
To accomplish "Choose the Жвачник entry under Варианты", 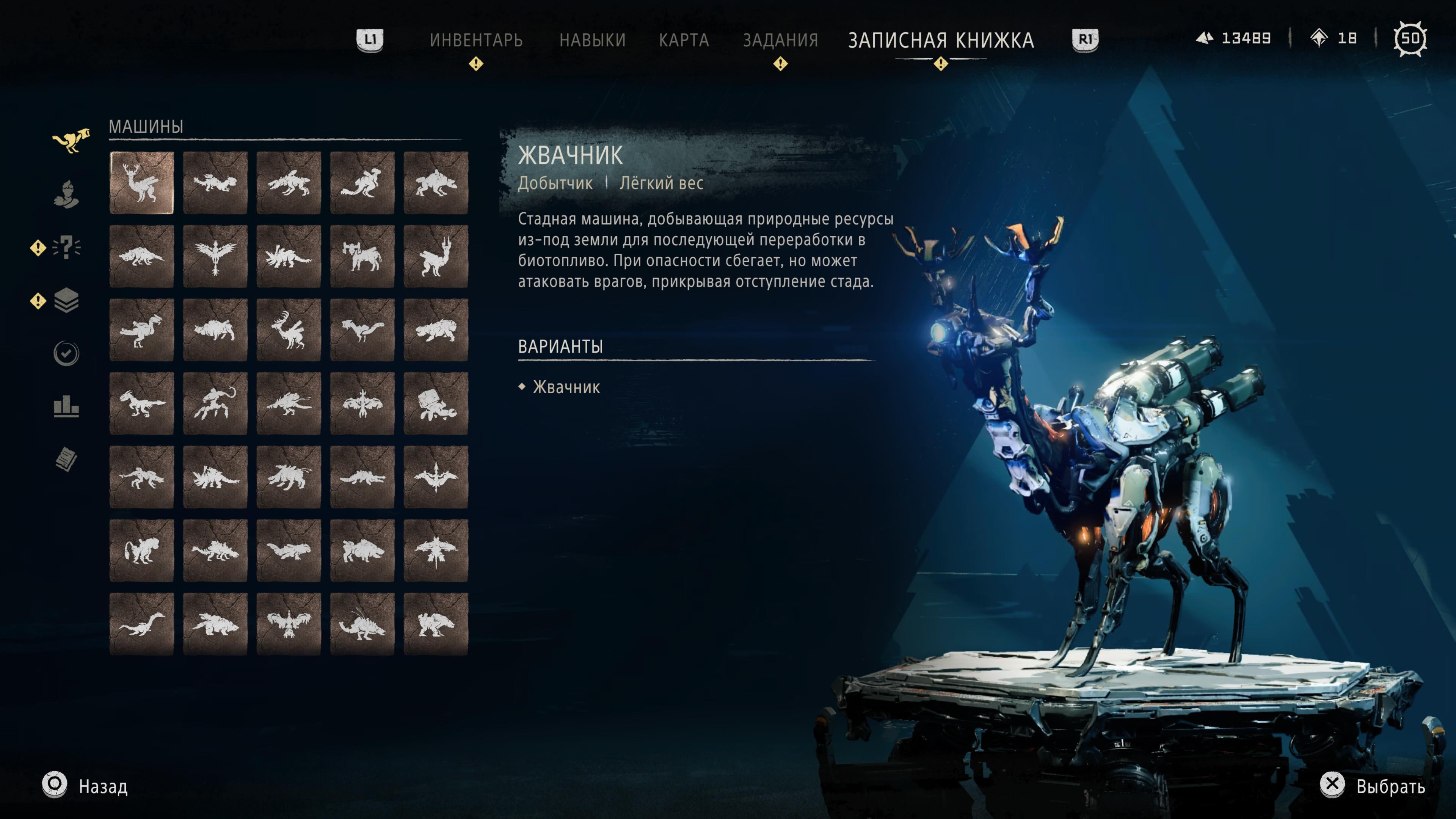I will click(x=566, y=387).
